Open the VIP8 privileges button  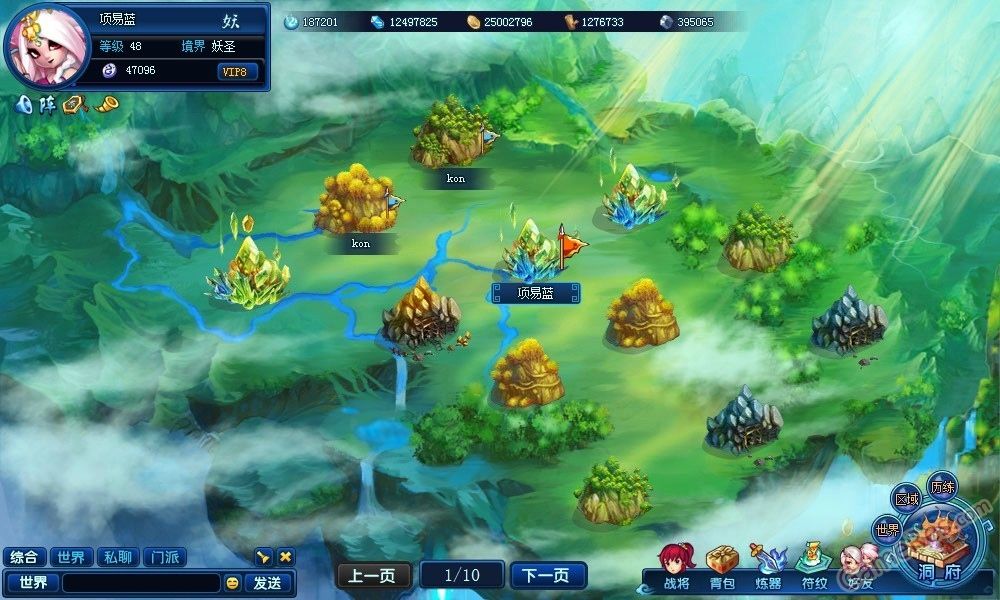pos(238,71)
